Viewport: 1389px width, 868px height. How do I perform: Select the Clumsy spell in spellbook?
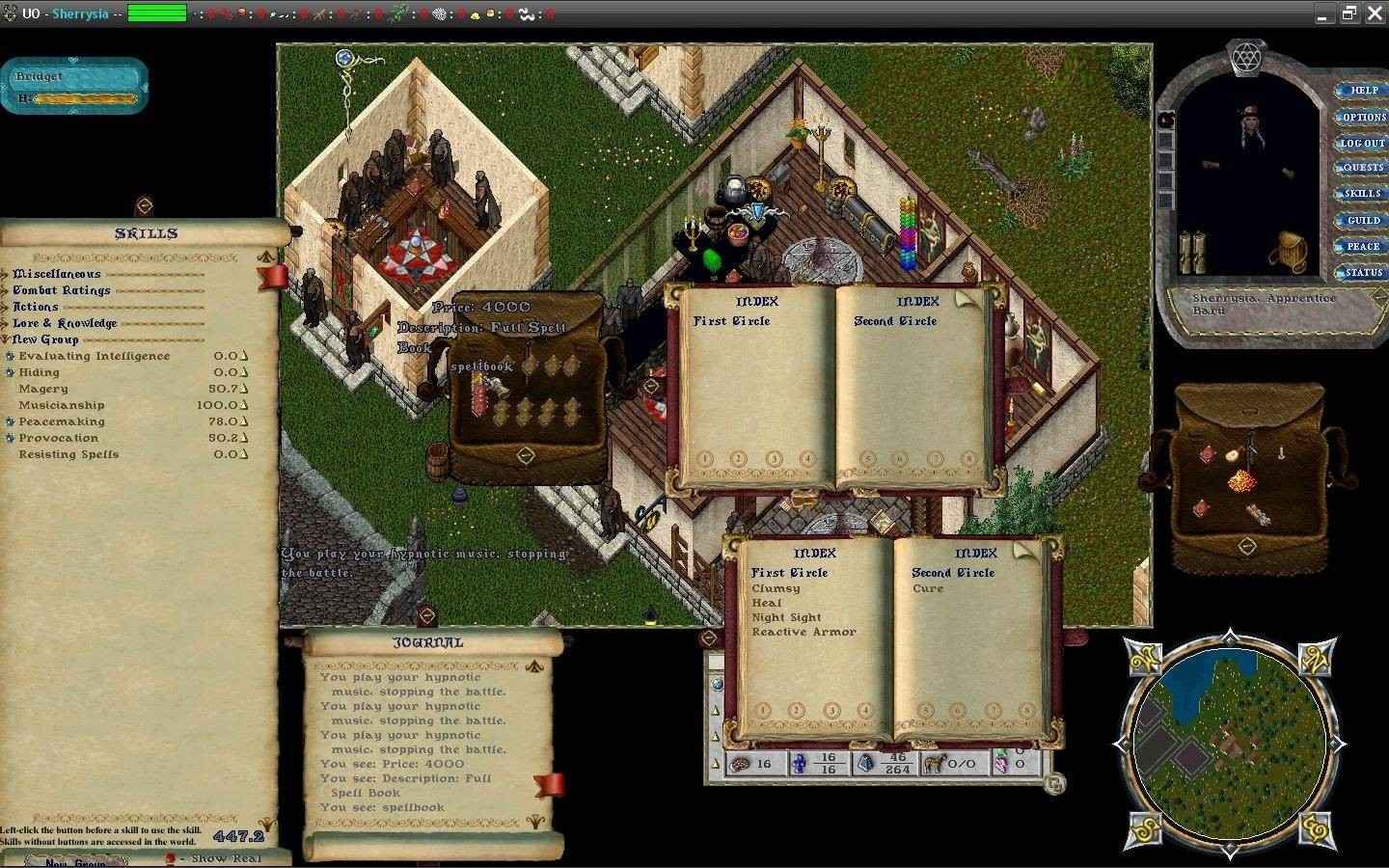coord(776,588)
